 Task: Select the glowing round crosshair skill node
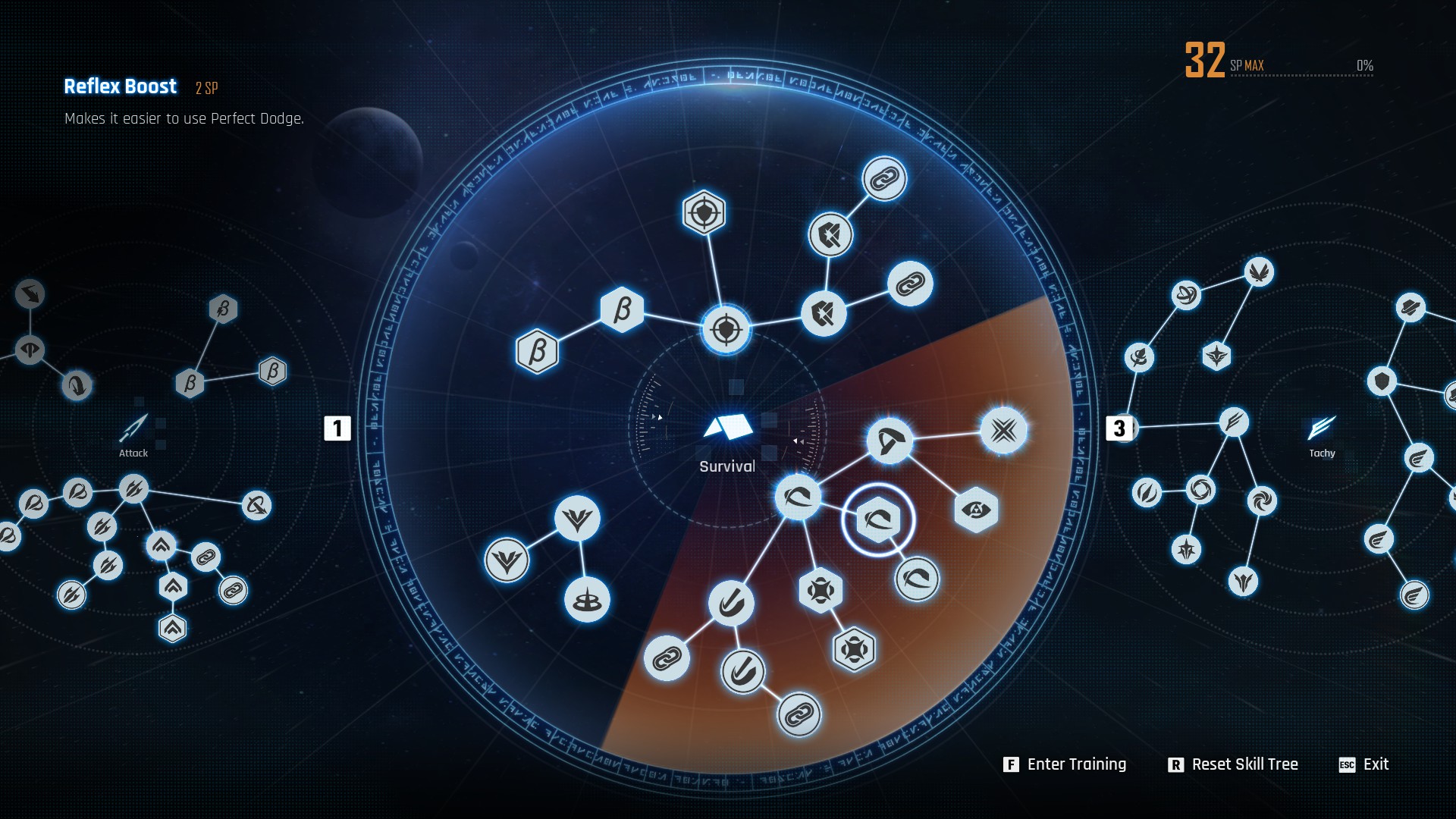pos(726,330)
